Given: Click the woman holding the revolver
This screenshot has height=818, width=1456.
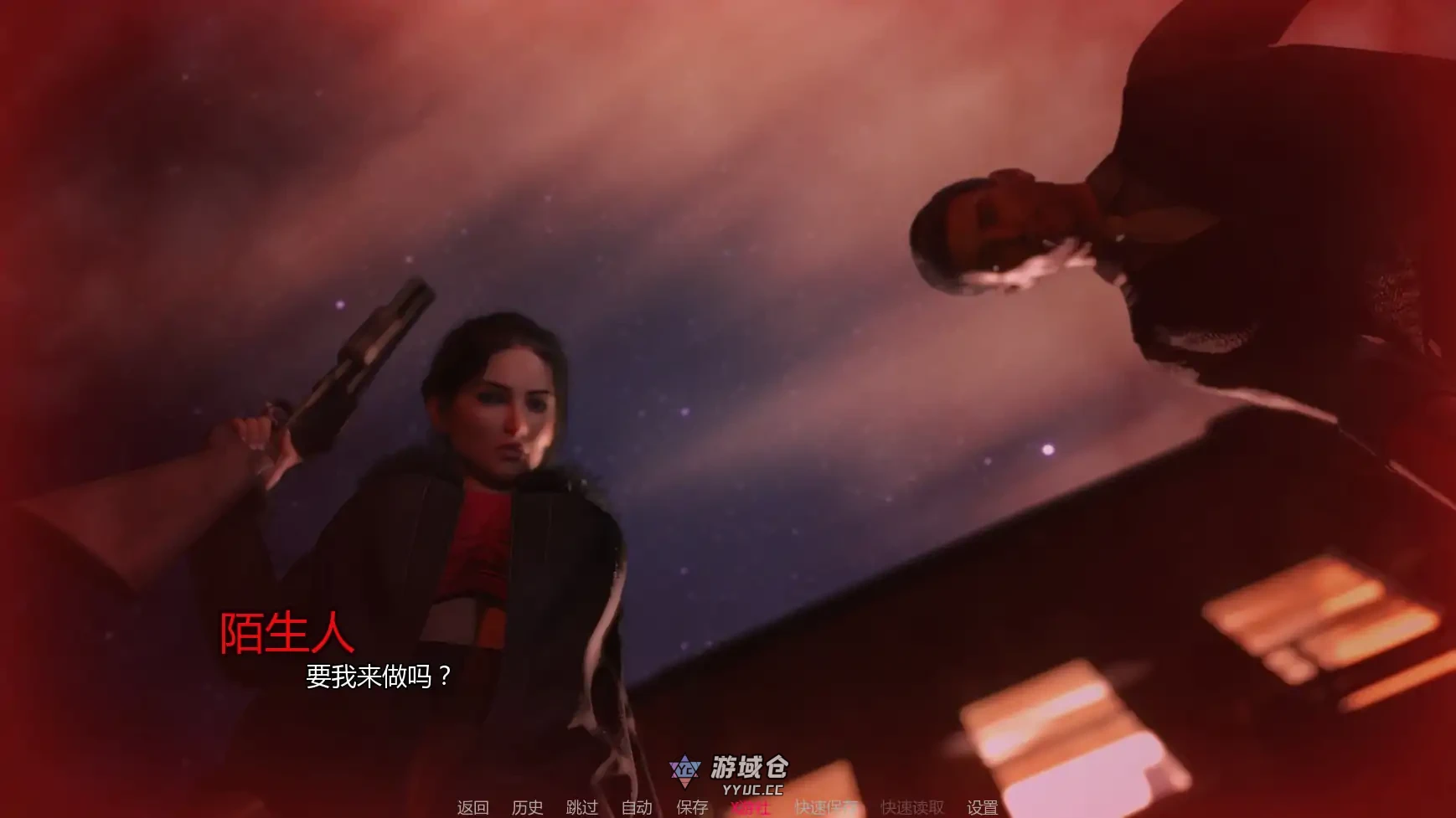Looking at the screenshot, I should pyautogui.click(x=503, y=460).
